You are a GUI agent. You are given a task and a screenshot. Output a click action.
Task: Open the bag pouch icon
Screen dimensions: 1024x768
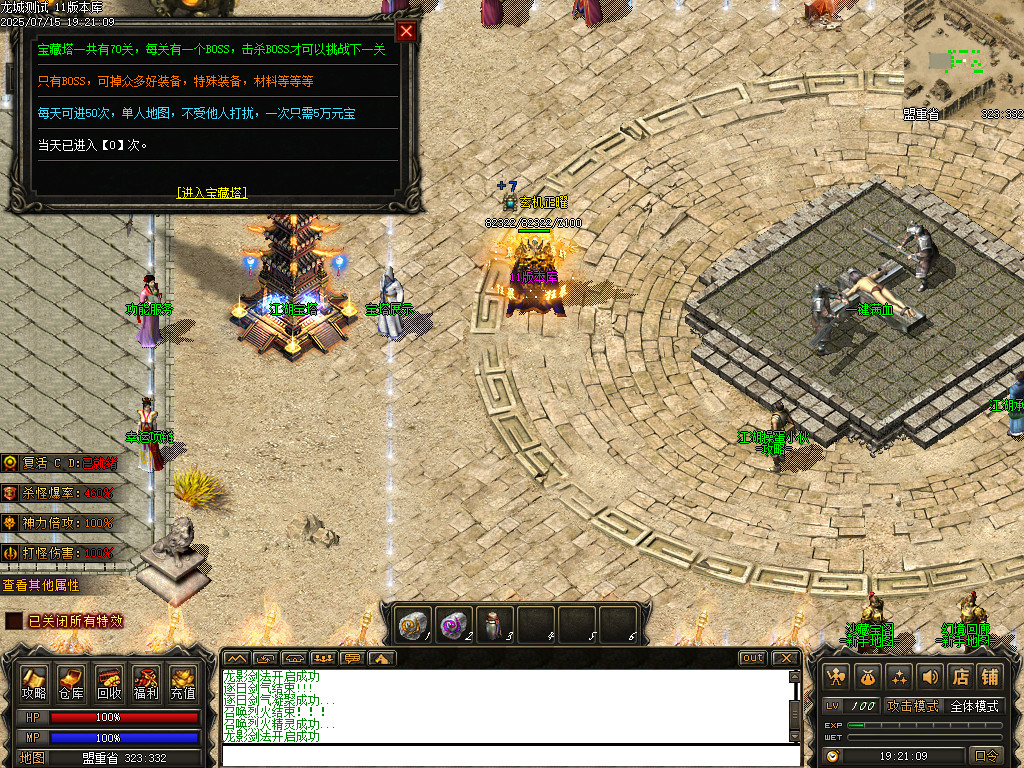[868, 676]
